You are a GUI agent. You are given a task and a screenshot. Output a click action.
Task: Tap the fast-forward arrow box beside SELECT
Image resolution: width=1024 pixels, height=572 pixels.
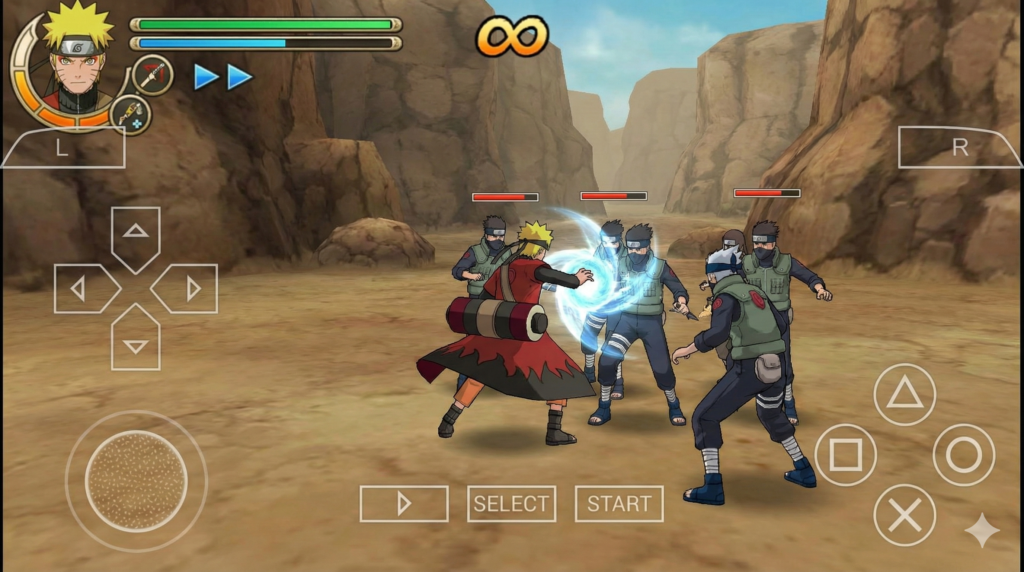(x=404, y=504)
